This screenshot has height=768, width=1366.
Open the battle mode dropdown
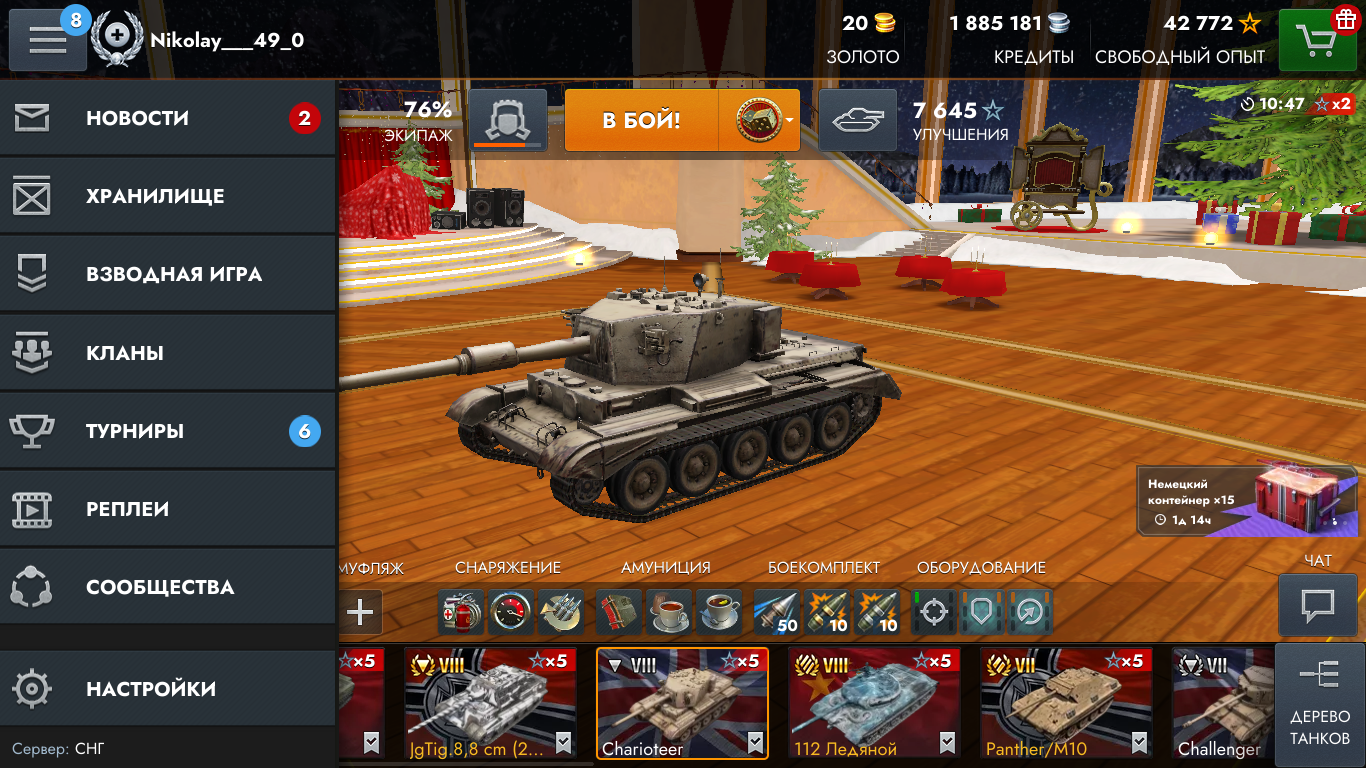tap(760, 121)
